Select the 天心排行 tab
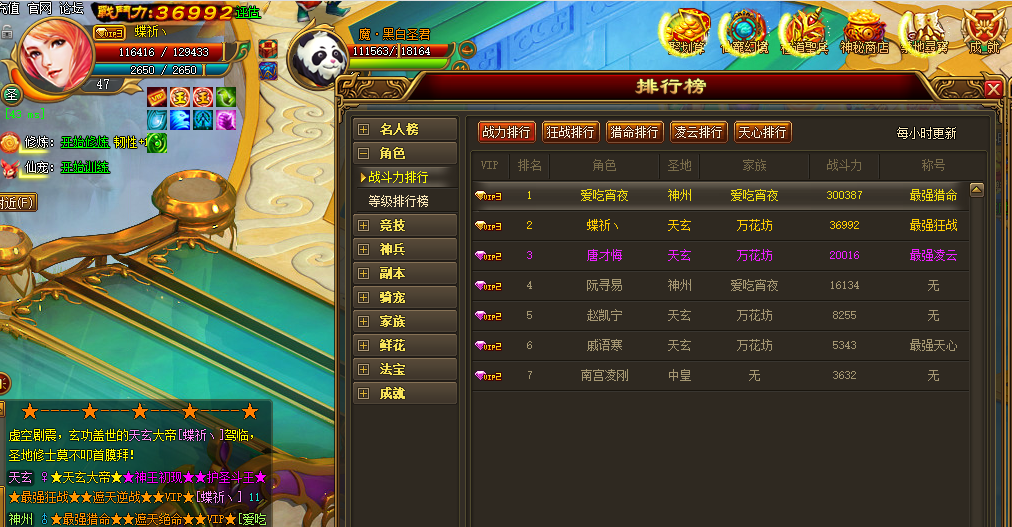This screenshot has width=1012, height=527. pos(762,132)
